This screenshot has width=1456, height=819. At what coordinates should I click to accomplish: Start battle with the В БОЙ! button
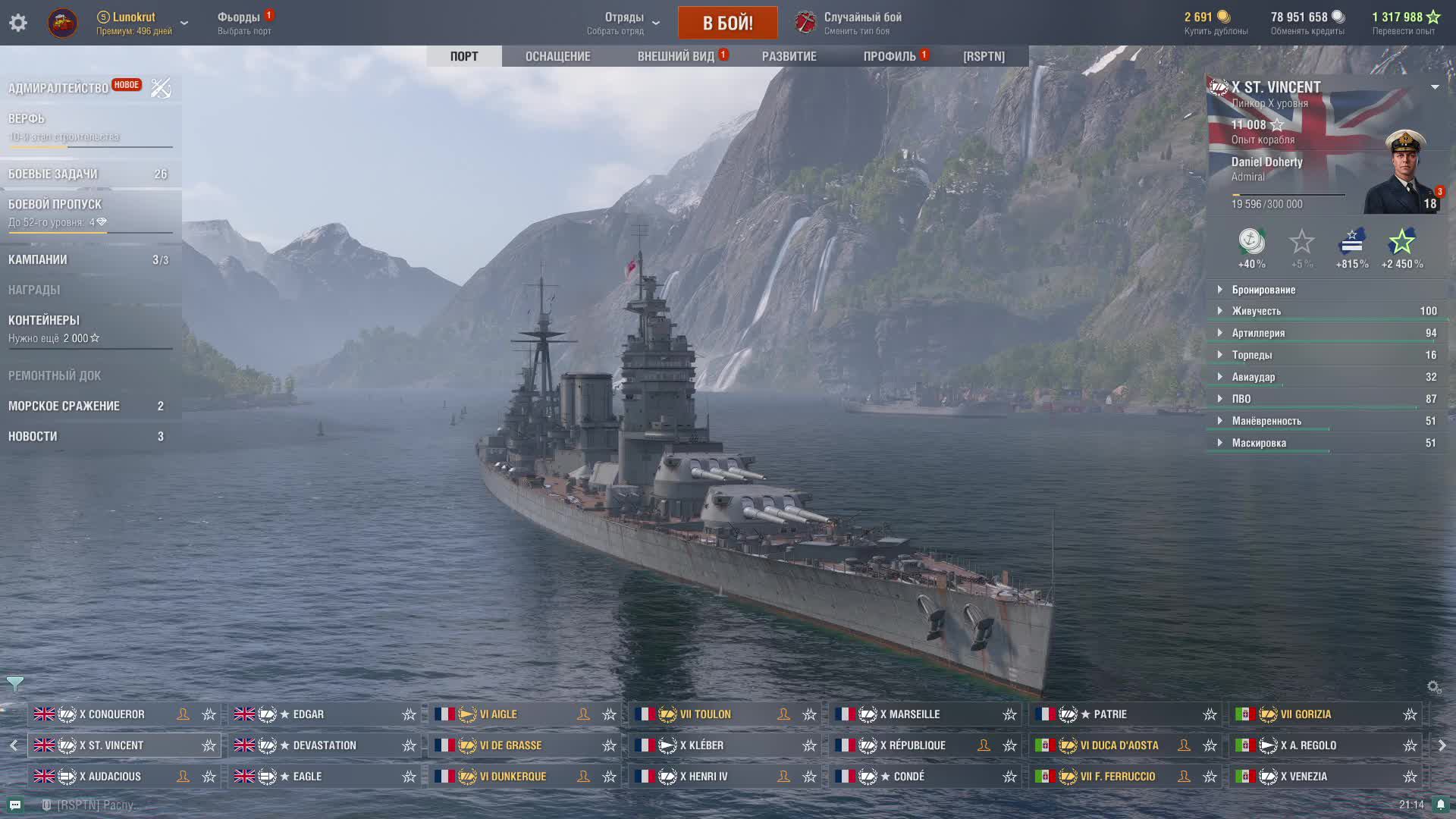(727, 23)
